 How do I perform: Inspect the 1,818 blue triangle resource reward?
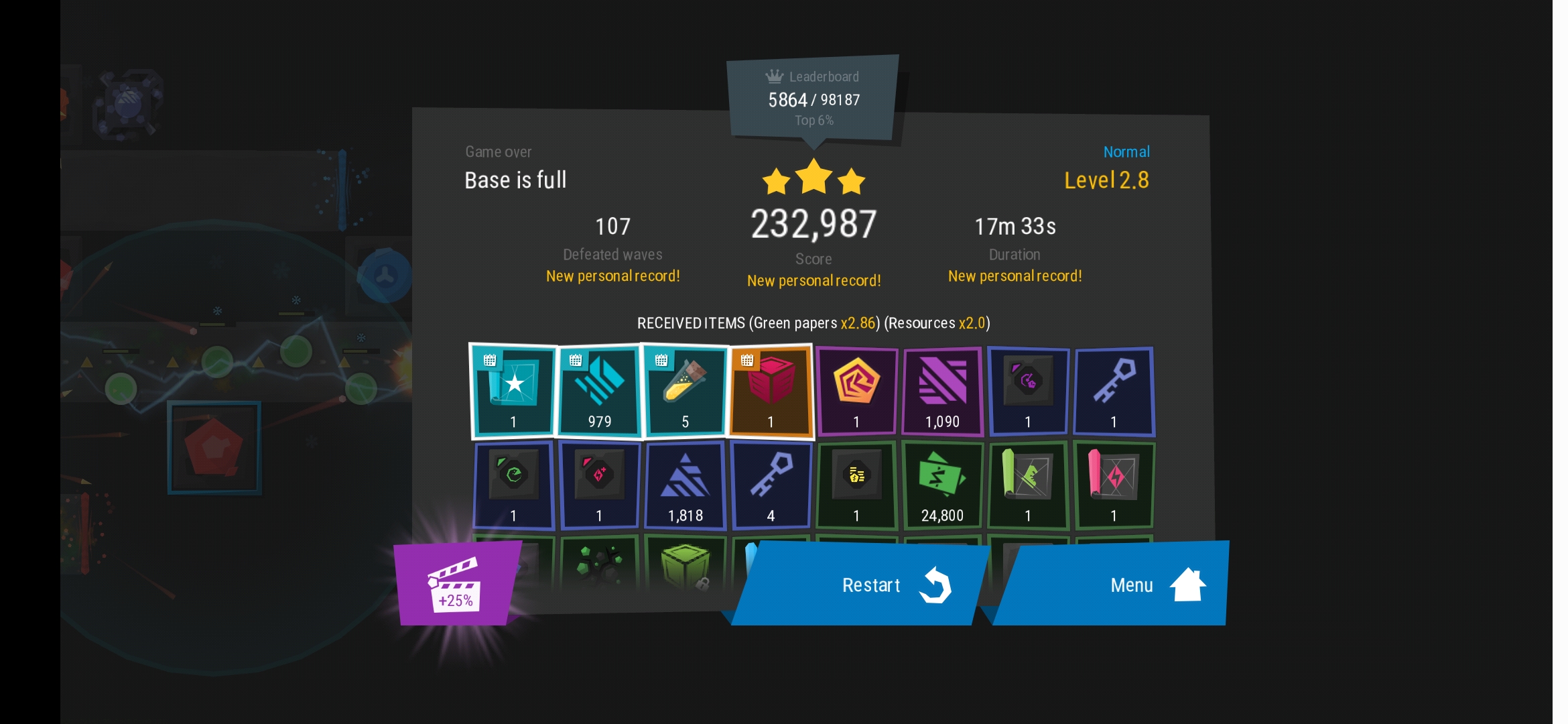point(685,485)
